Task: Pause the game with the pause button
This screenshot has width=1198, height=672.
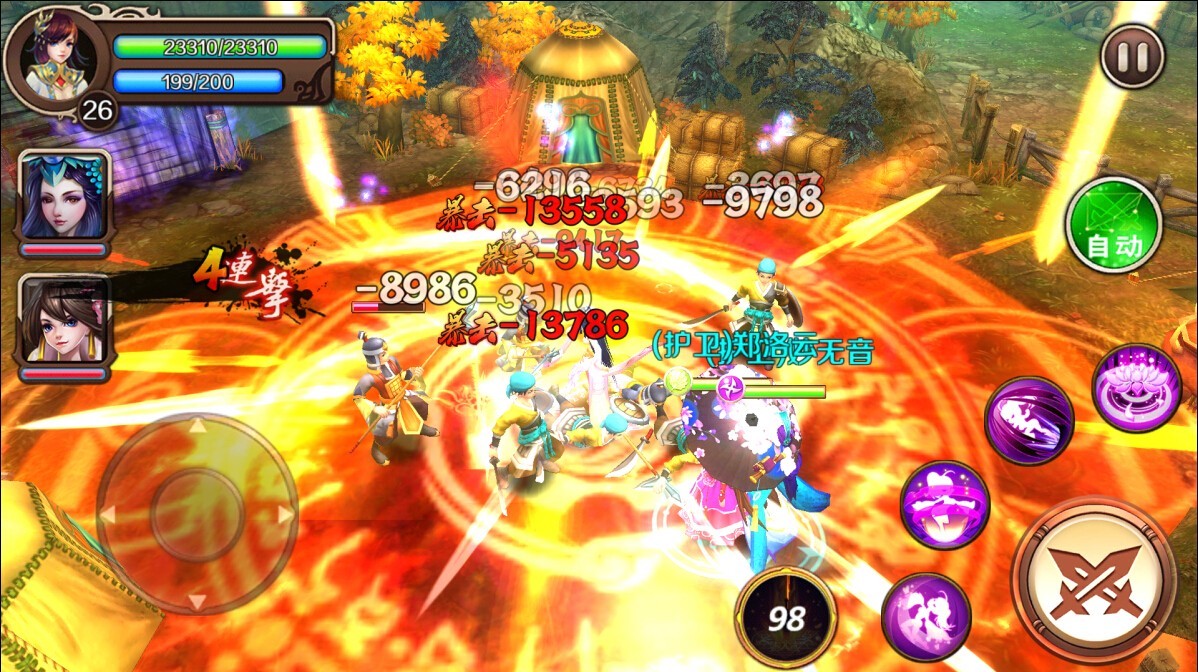Action: click(x=1132, y=57)
